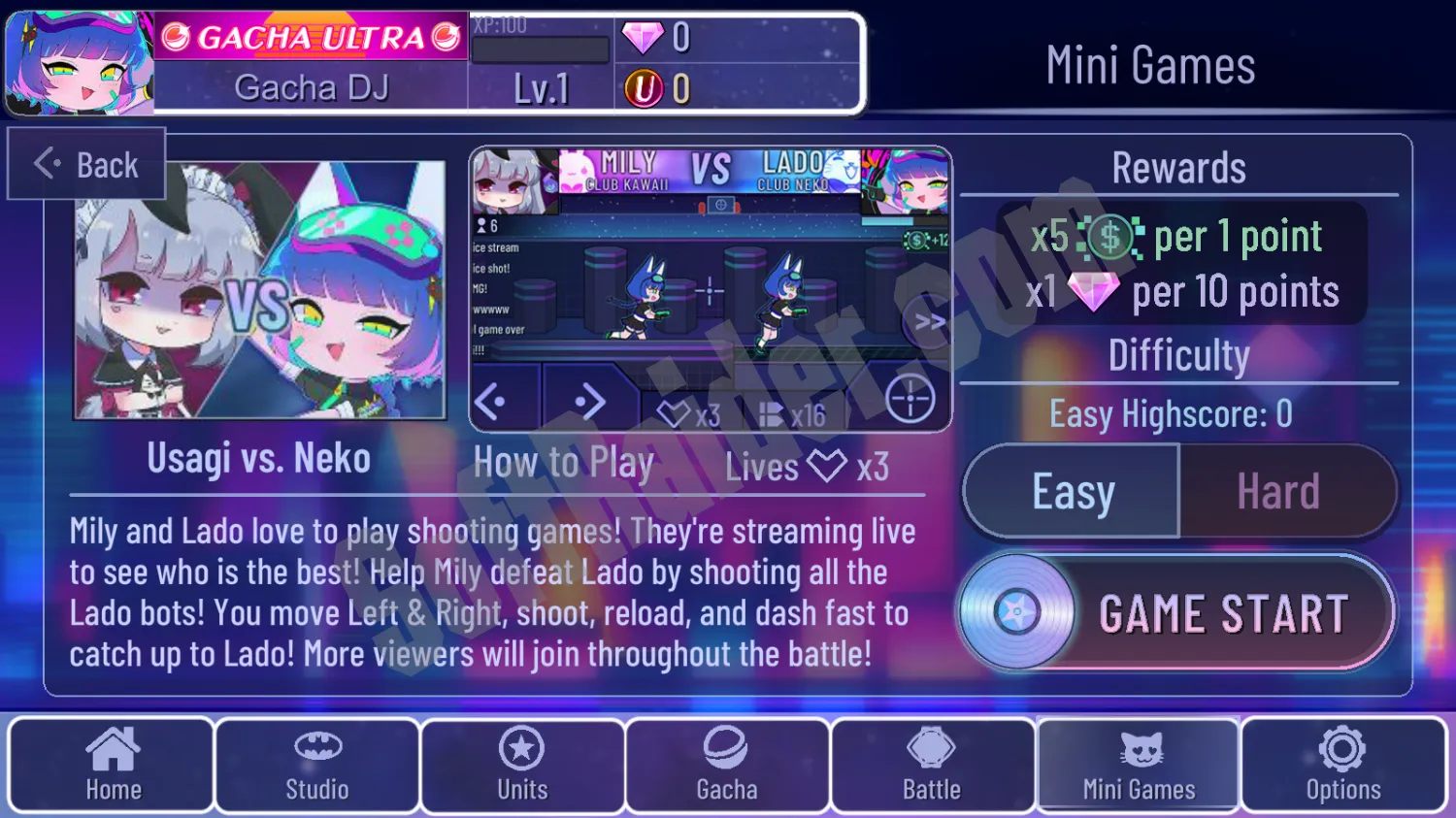The height and width of the screenshot is (818, 1456).
Task: Open the Battle section
Action: [932, 765]
